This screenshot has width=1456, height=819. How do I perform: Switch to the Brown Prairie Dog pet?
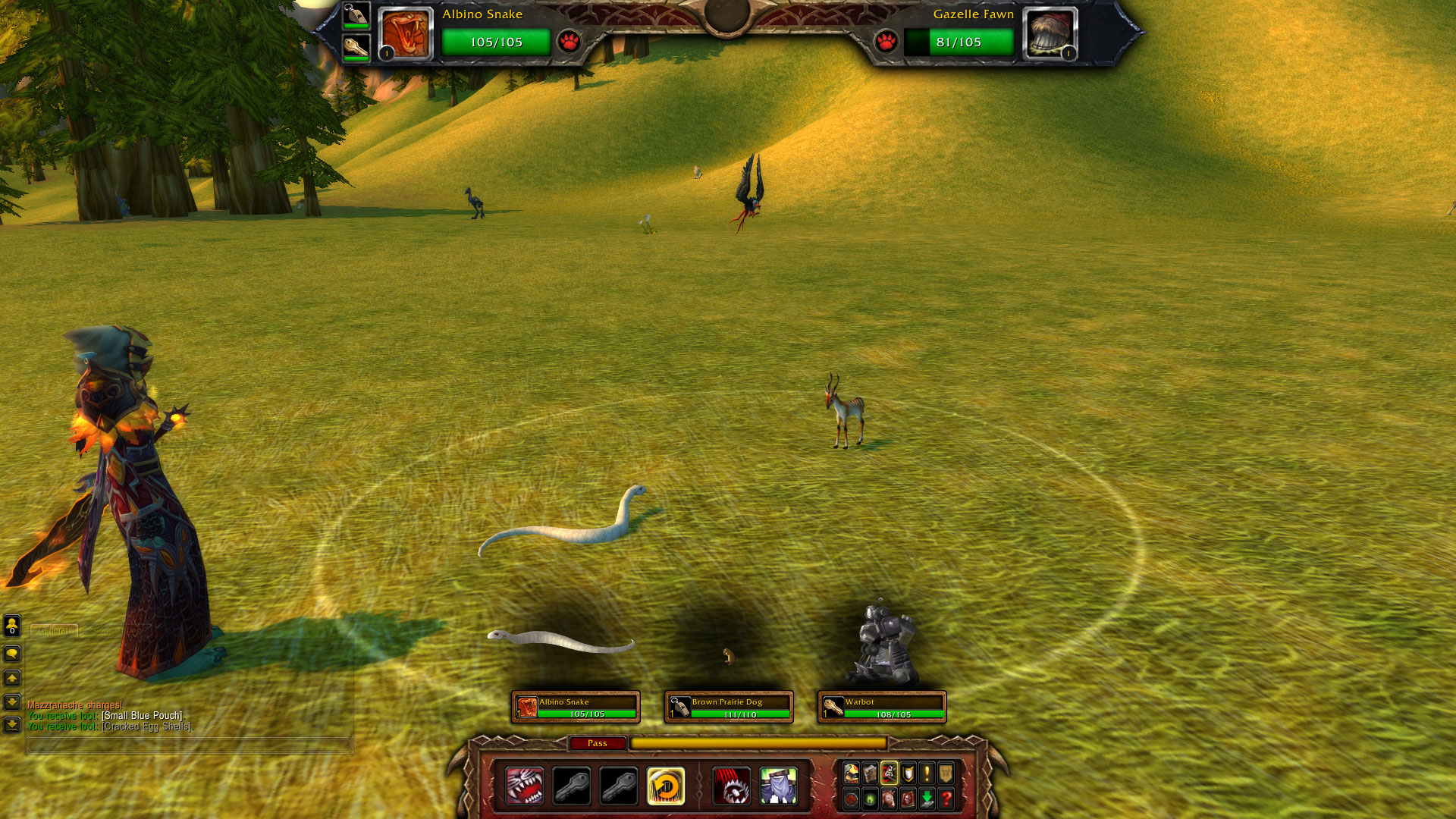[x=729, y=707]
